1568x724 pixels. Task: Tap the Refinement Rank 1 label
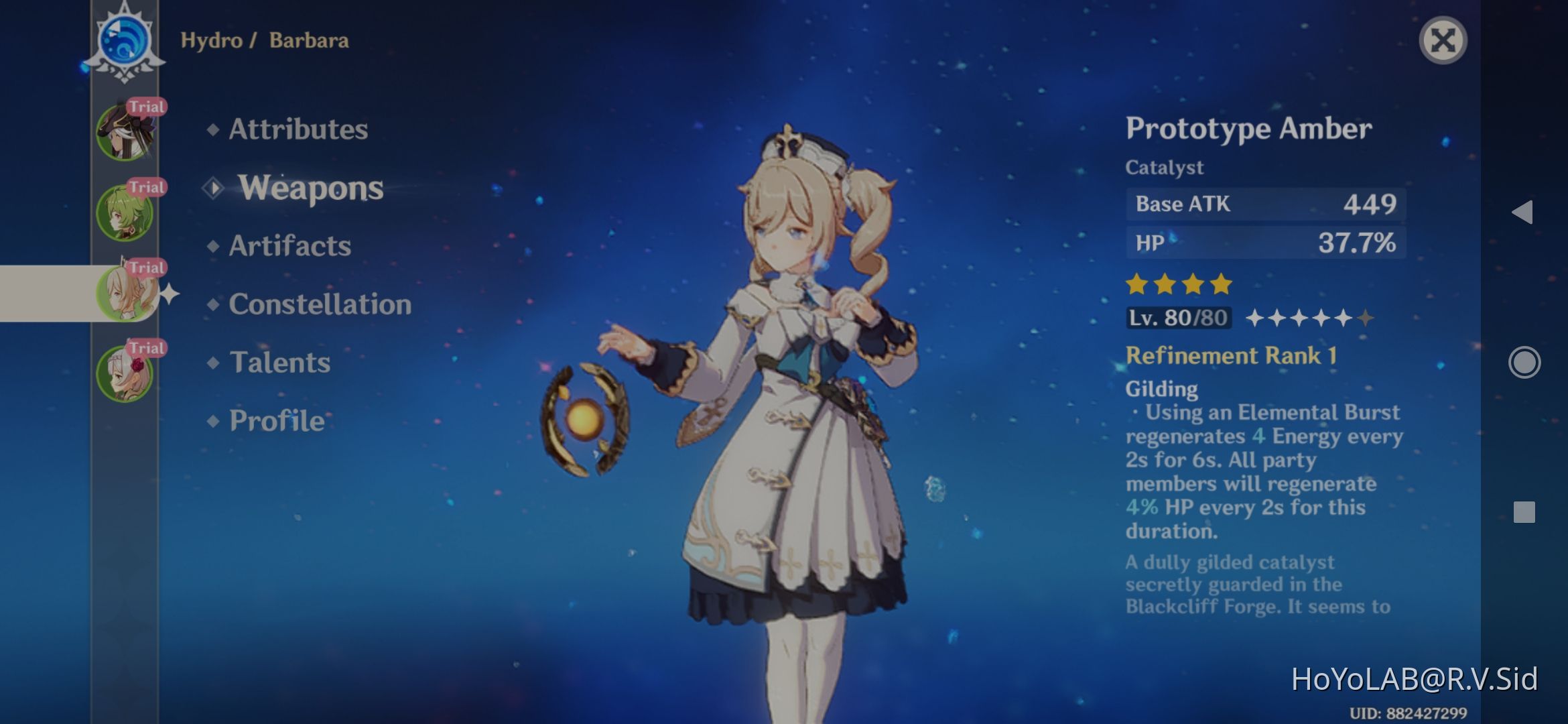tap(1230, 356)
